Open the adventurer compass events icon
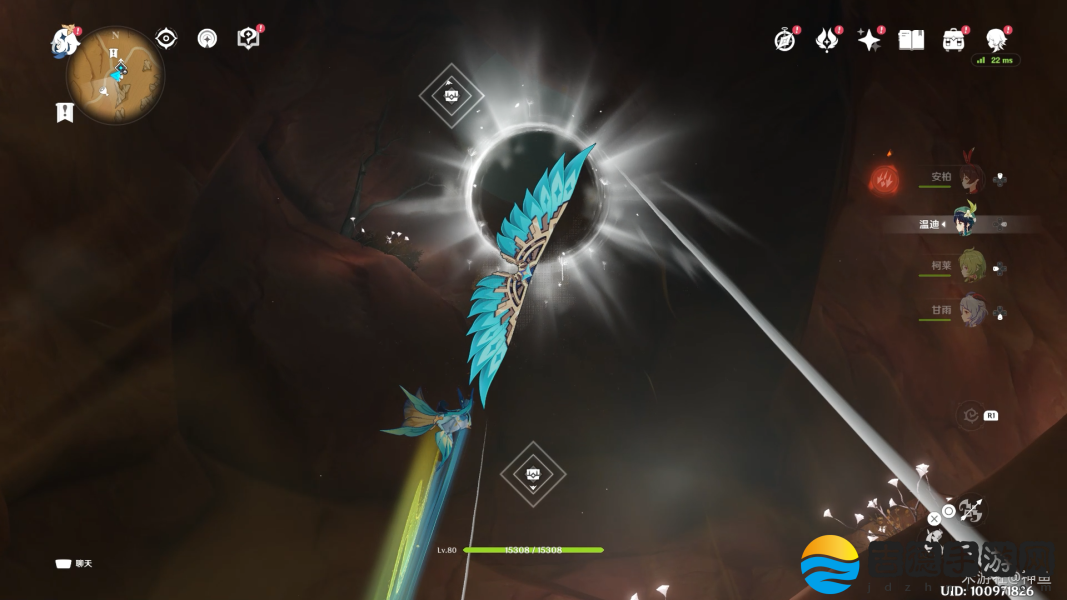This screenshot has width=1067, height=600. (x=785, y=40)
